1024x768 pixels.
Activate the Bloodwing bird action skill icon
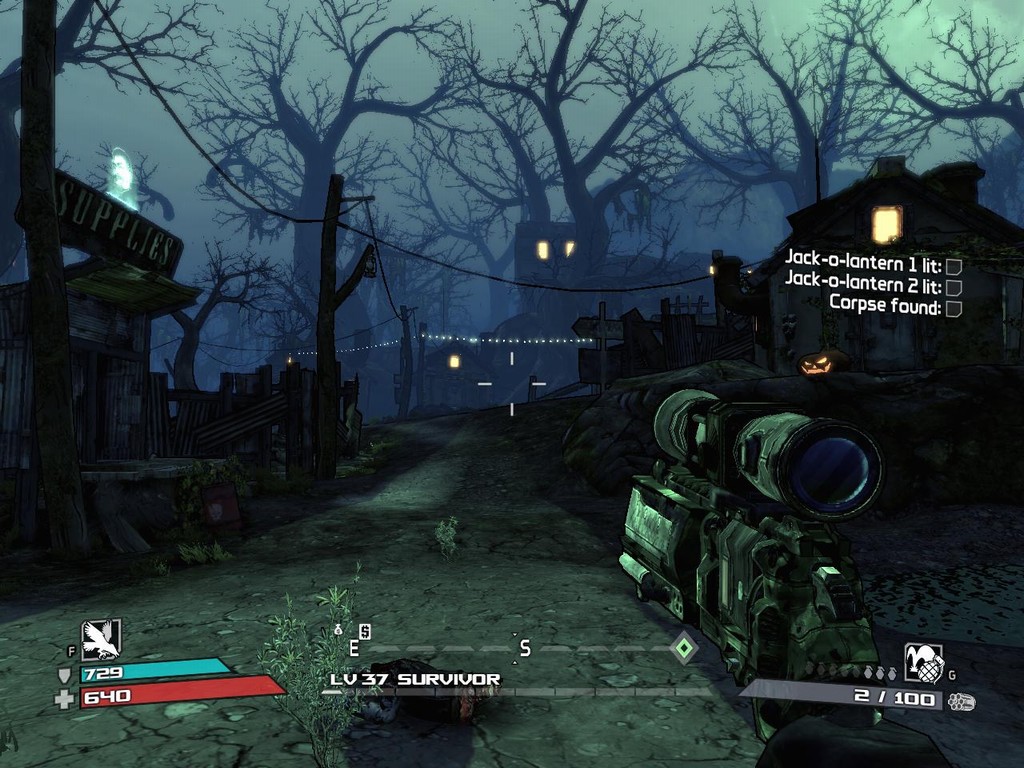coord(101,639)
